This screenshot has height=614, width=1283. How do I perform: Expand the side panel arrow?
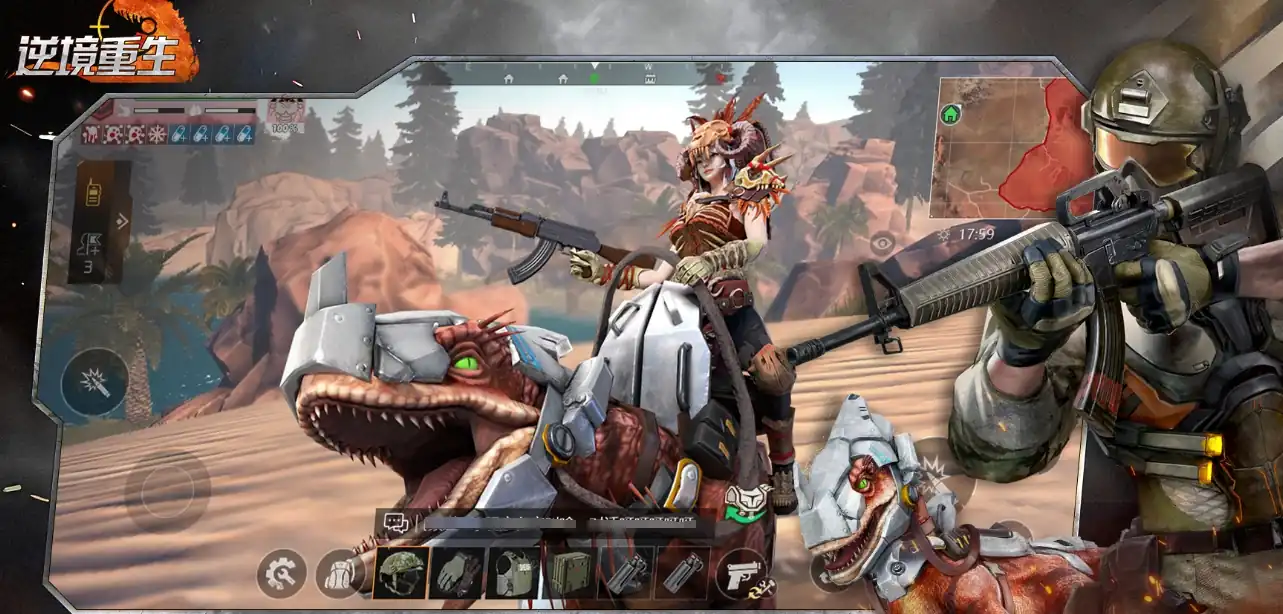tap(122, 221)
